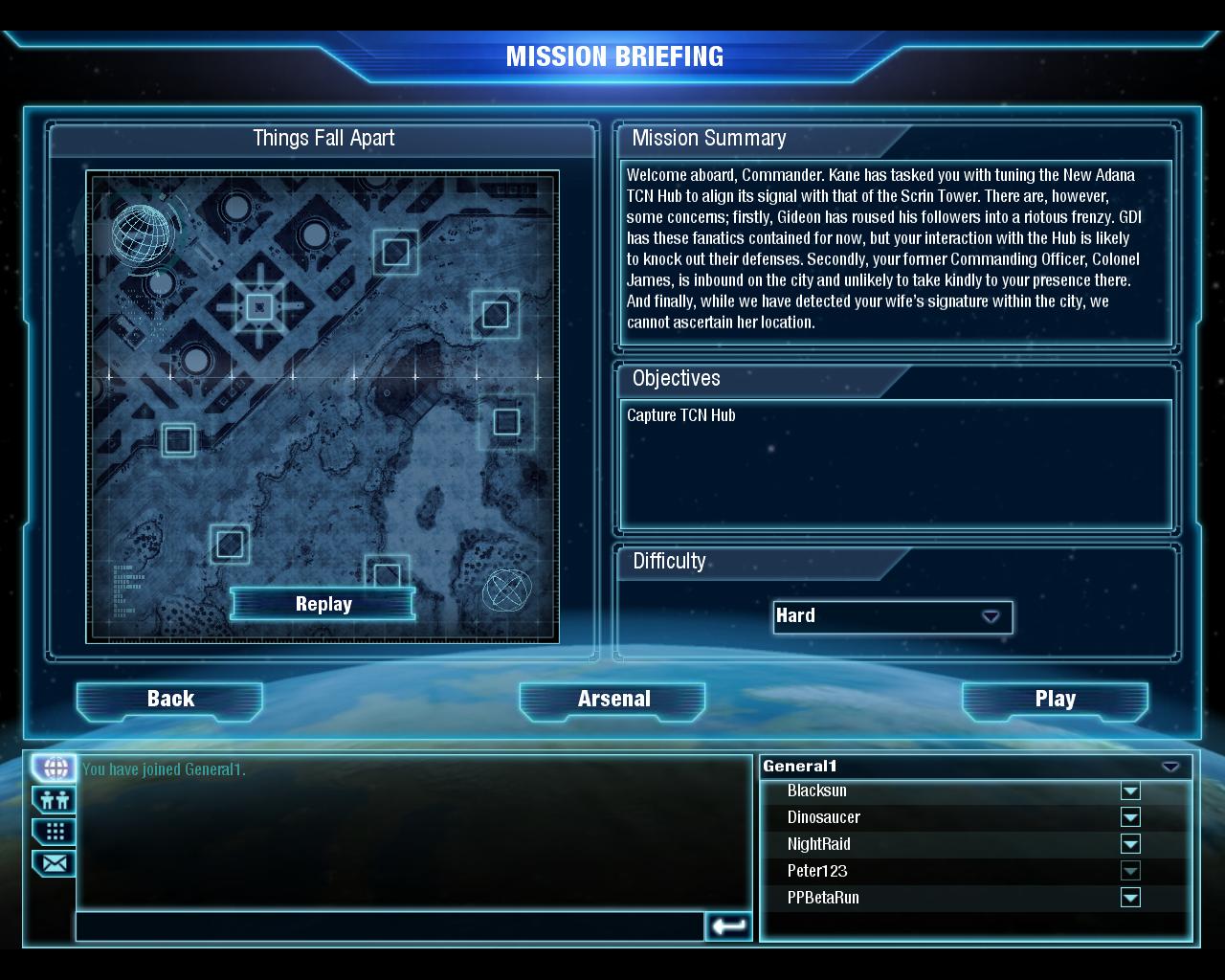Go back with the Back button

click(170, 700)
